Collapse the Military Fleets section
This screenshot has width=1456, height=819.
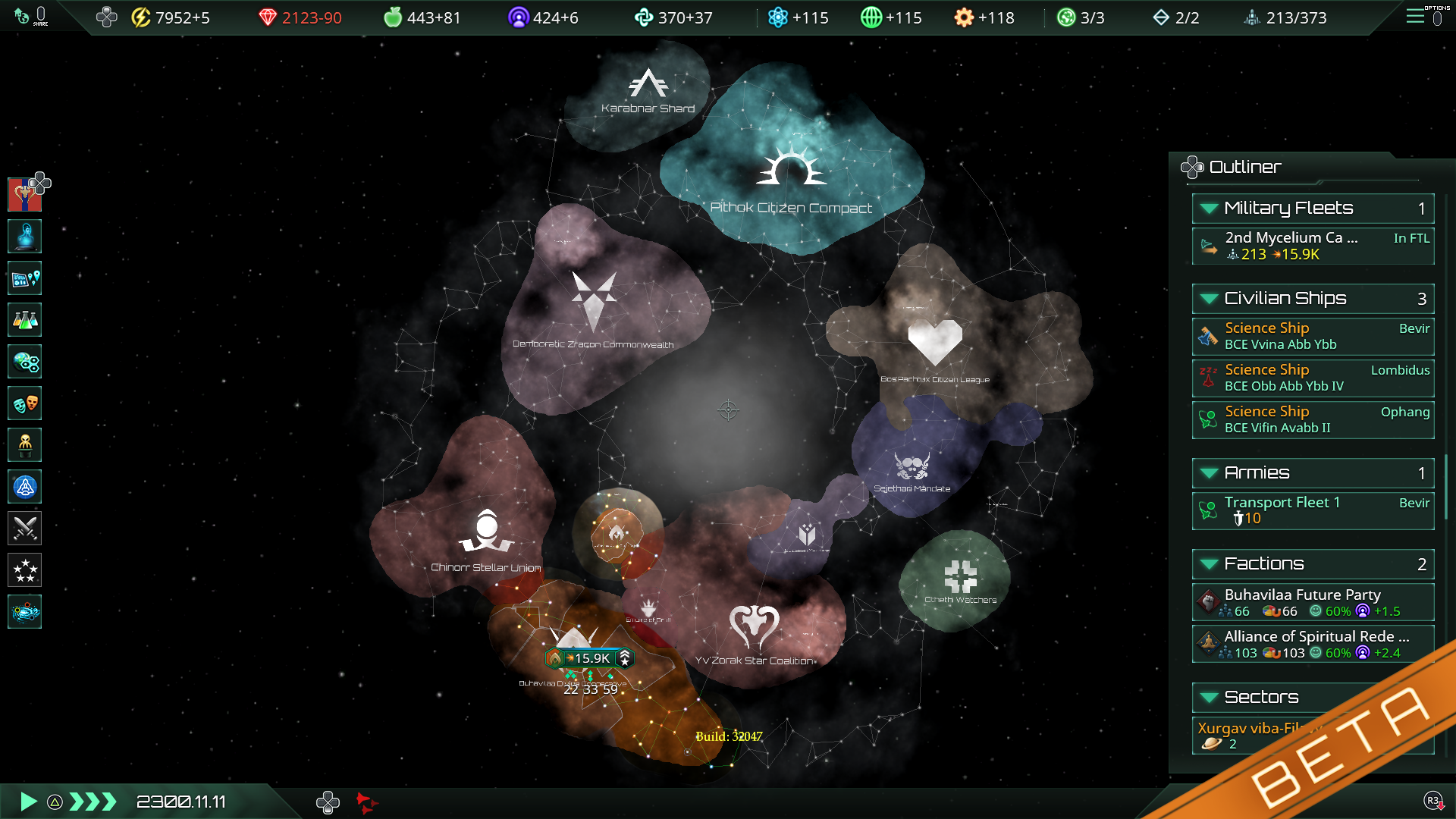pos(1208,208)
